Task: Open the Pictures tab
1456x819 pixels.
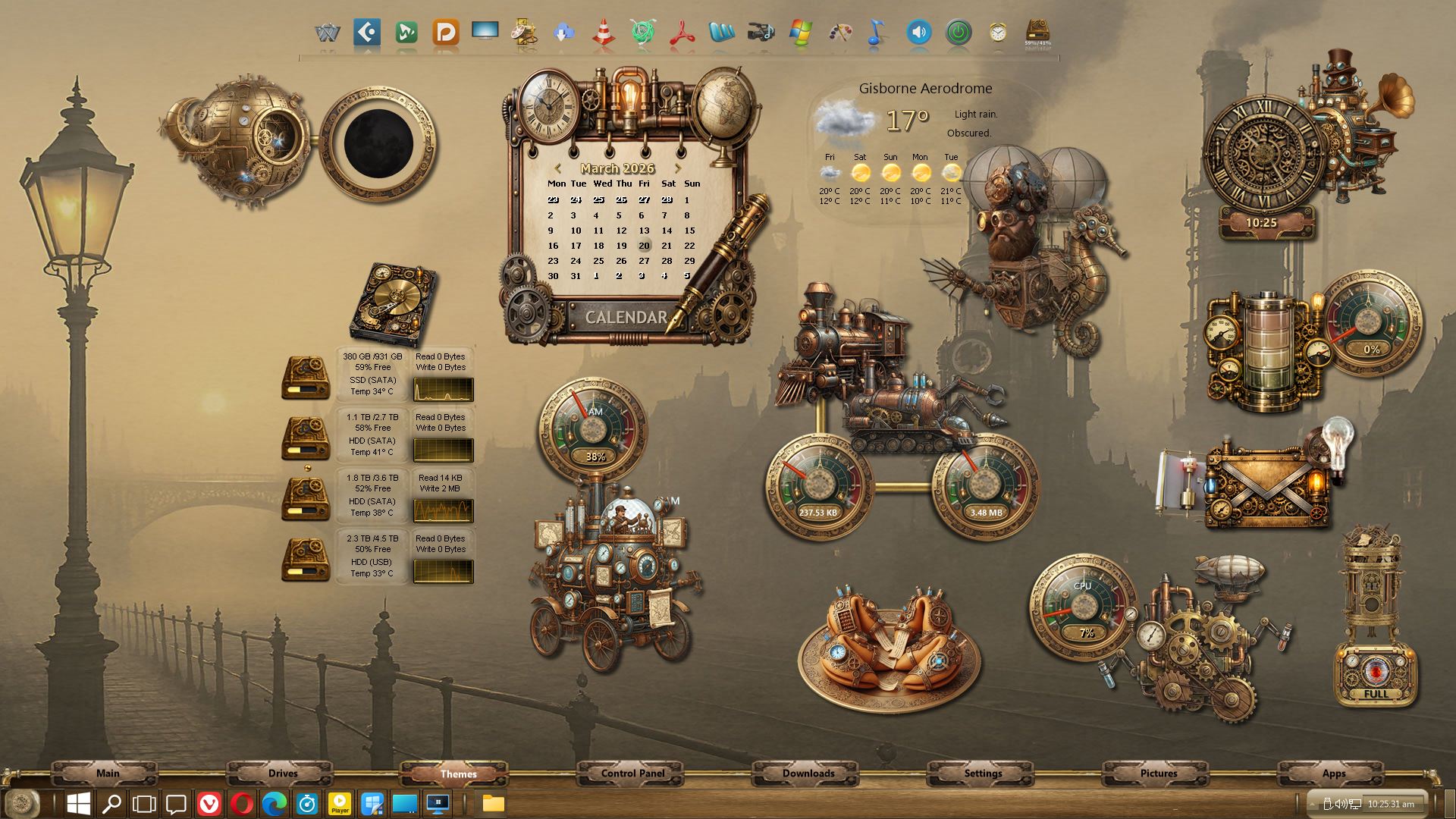Action: coord(1159,773)
